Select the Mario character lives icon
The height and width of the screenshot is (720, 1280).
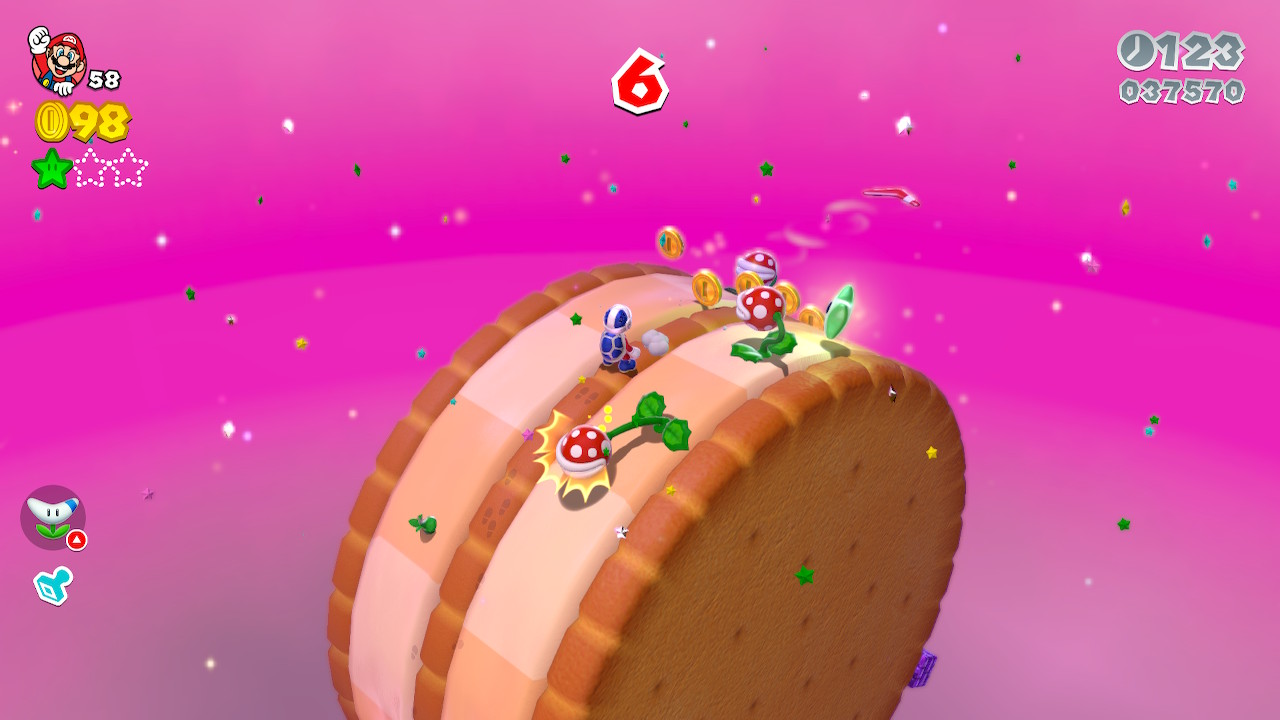coord(58,60)
